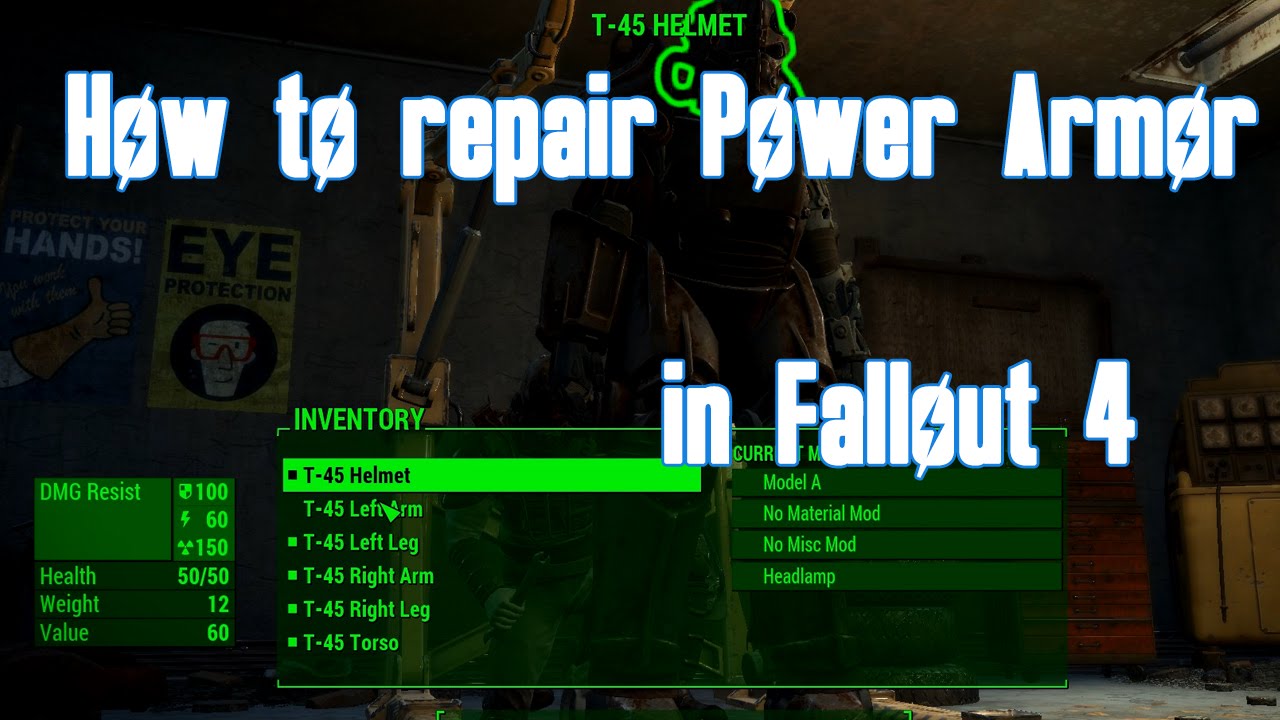This screenshot has height=720, width=1280.
Task: Click the Health 50/50 bar
Action: 130,577
